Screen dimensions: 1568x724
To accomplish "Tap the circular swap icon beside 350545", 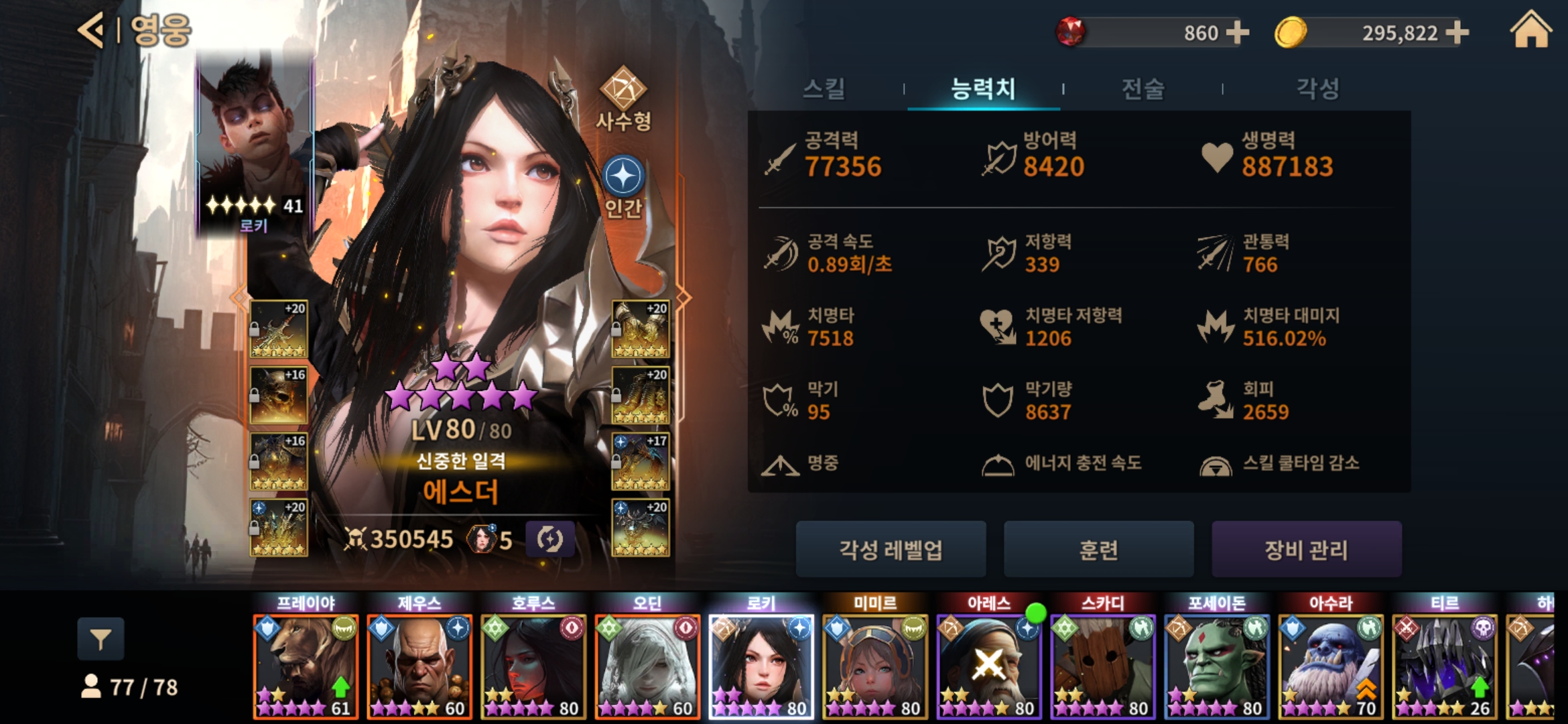I will pos(549,539).
